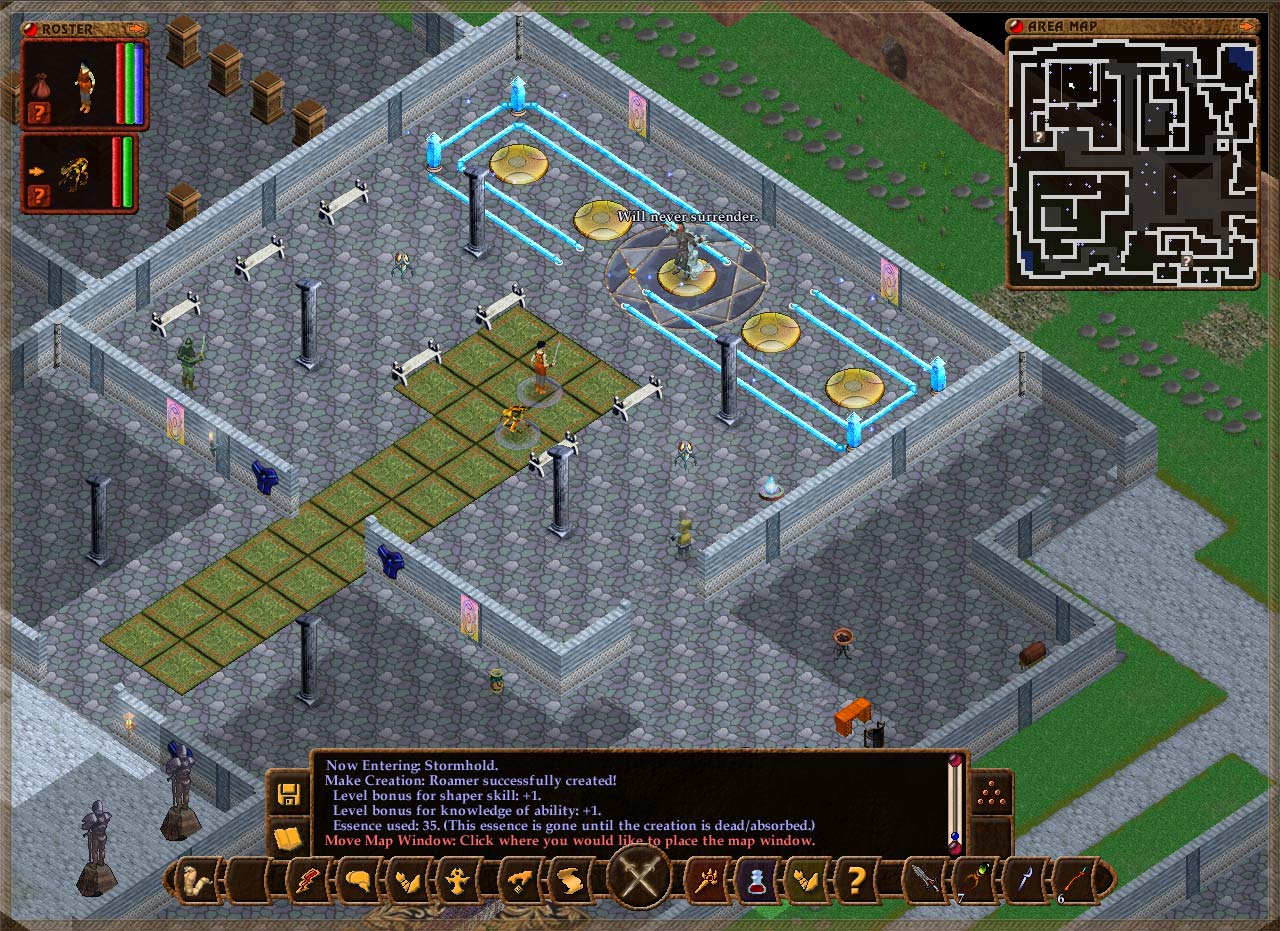Click the floppy disk save icon
This screenshot has width=1280, height=931.
coord(289,794)
